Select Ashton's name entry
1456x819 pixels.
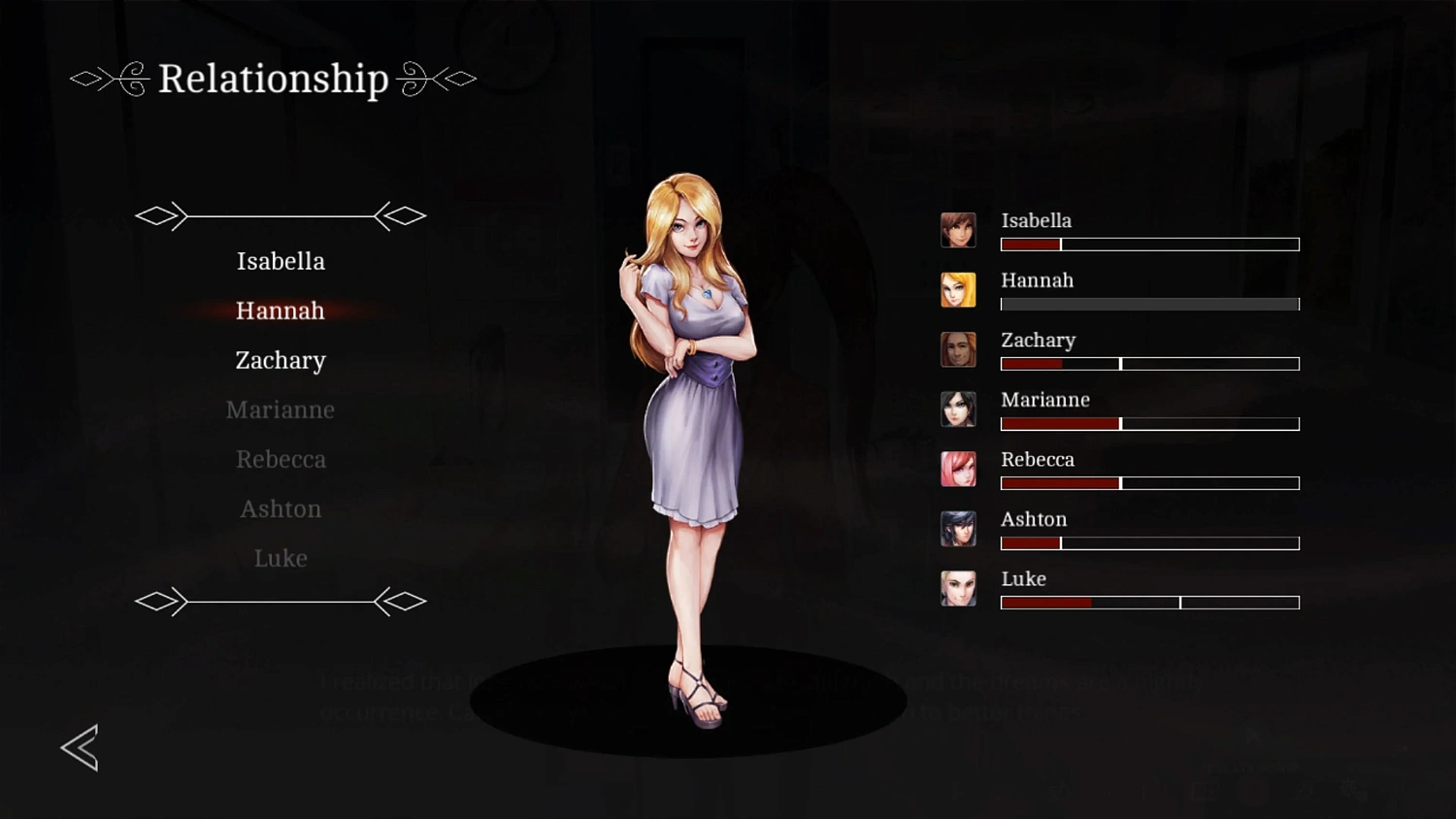click(281, 508)
